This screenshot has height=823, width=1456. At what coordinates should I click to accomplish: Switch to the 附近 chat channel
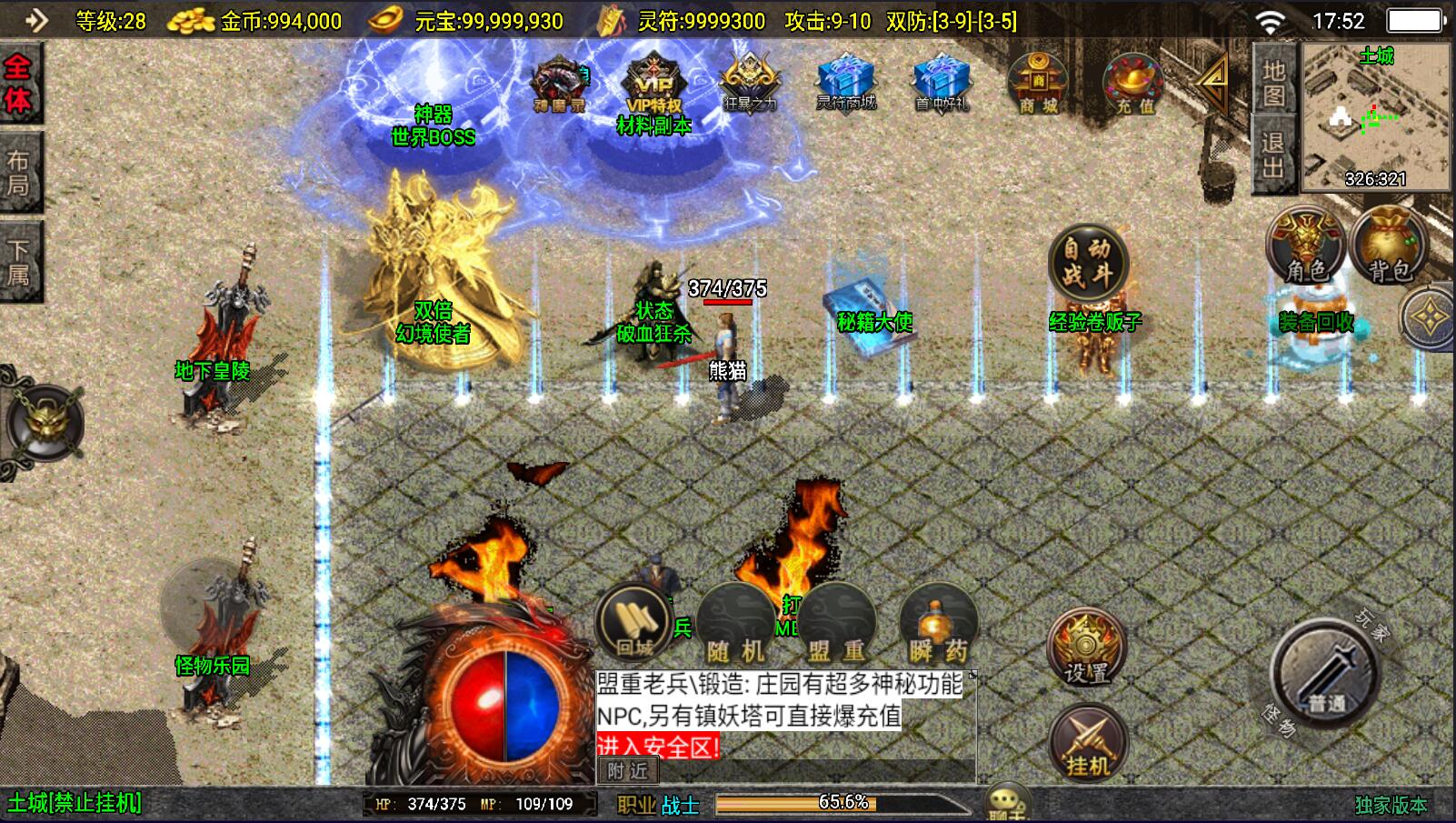(x=628, y=771)
